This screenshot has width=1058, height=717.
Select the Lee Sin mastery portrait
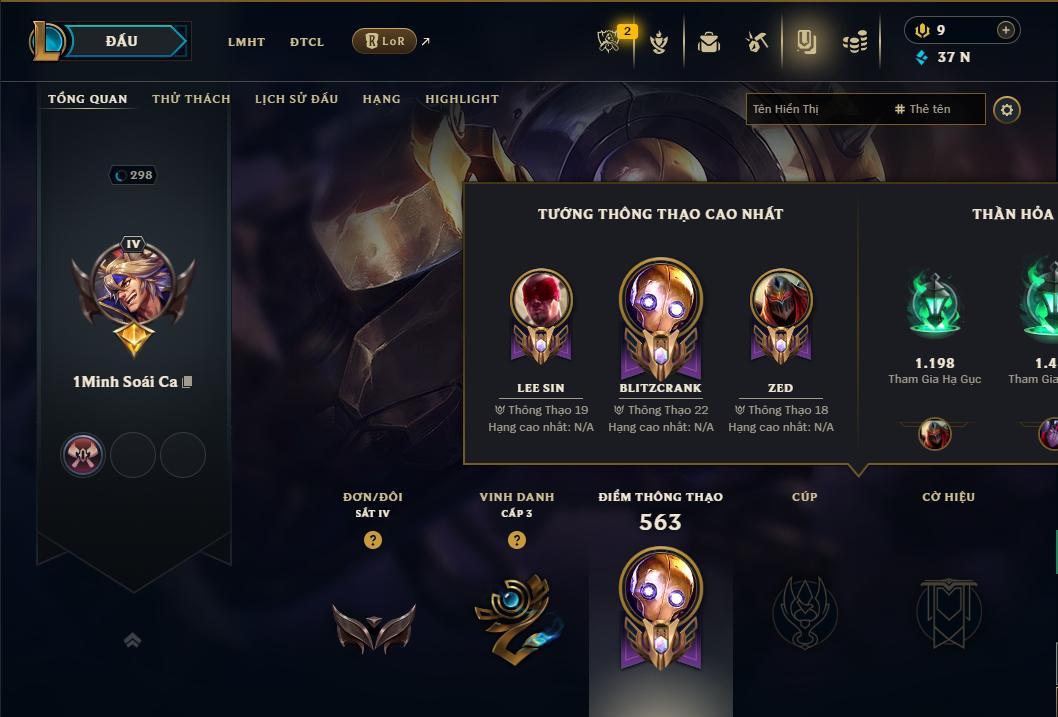click(541, 298)
